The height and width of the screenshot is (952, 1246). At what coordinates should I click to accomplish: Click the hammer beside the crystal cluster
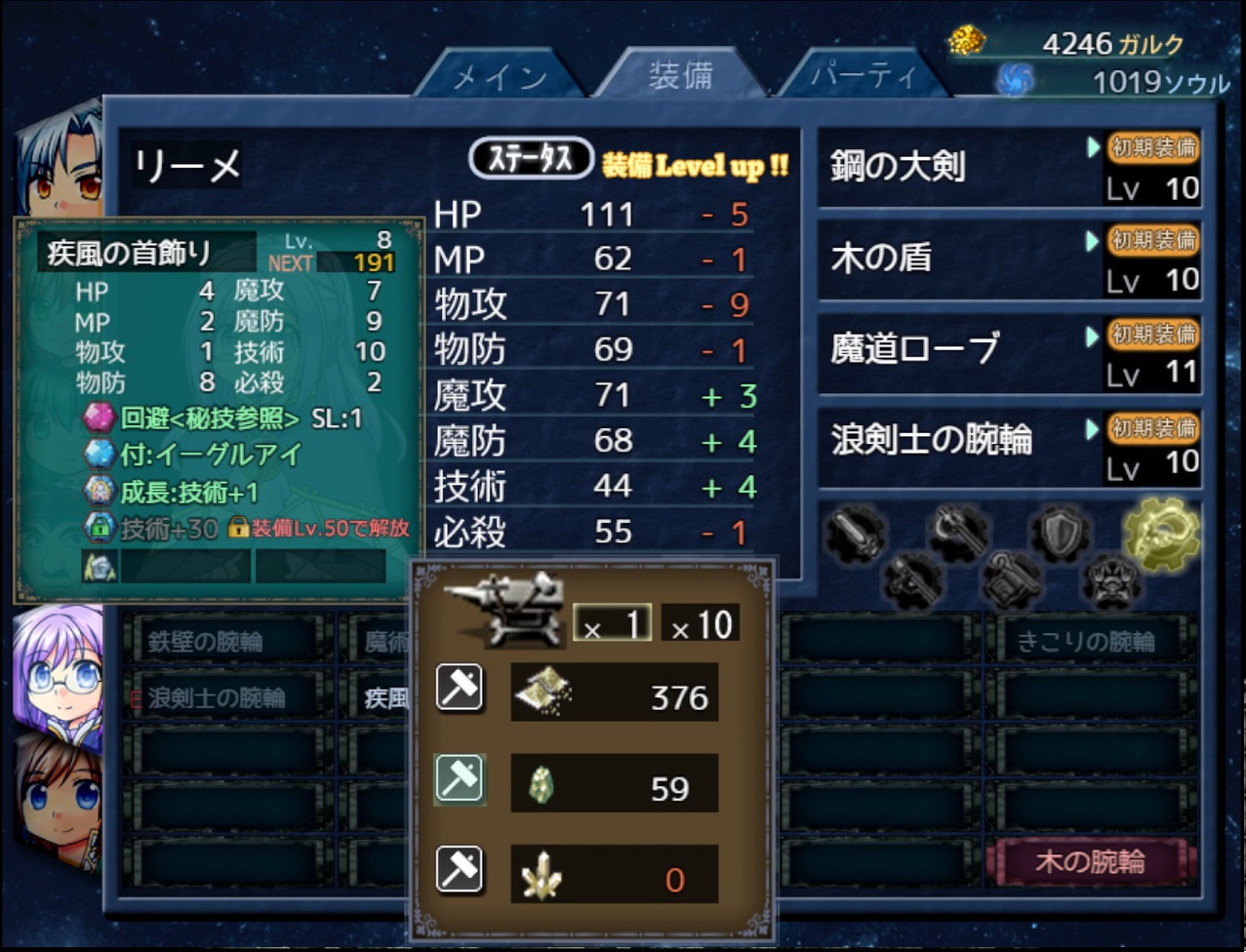tap(460, 870)
